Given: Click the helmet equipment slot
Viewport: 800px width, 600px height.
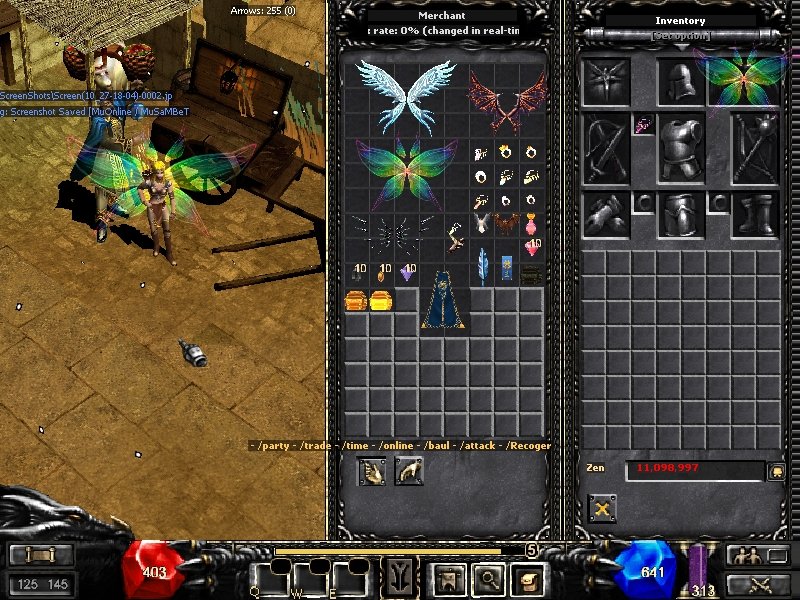Looking at the screenshot, I should pyautogui.click(x=680, y=80).
